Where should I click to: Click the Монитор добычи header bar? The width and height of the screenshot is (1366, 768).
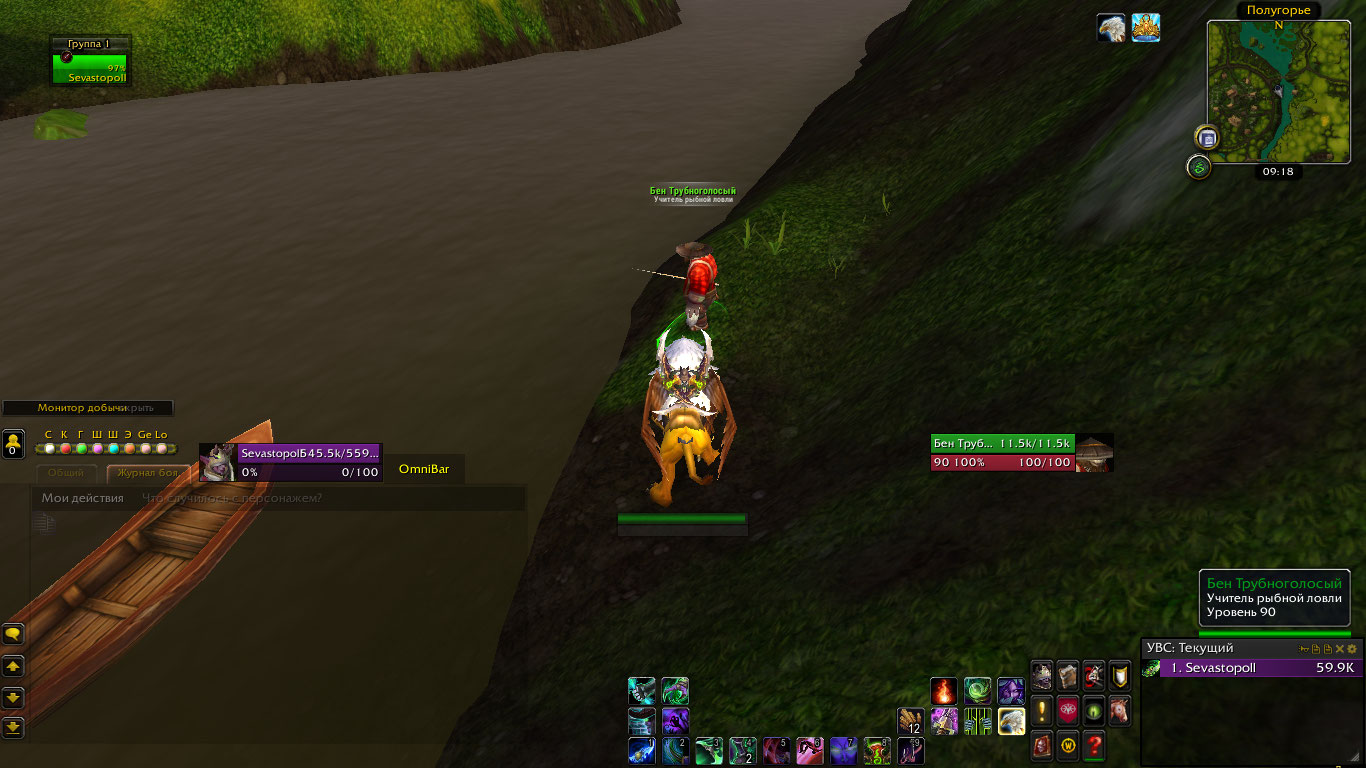click(x=87, y=408)
